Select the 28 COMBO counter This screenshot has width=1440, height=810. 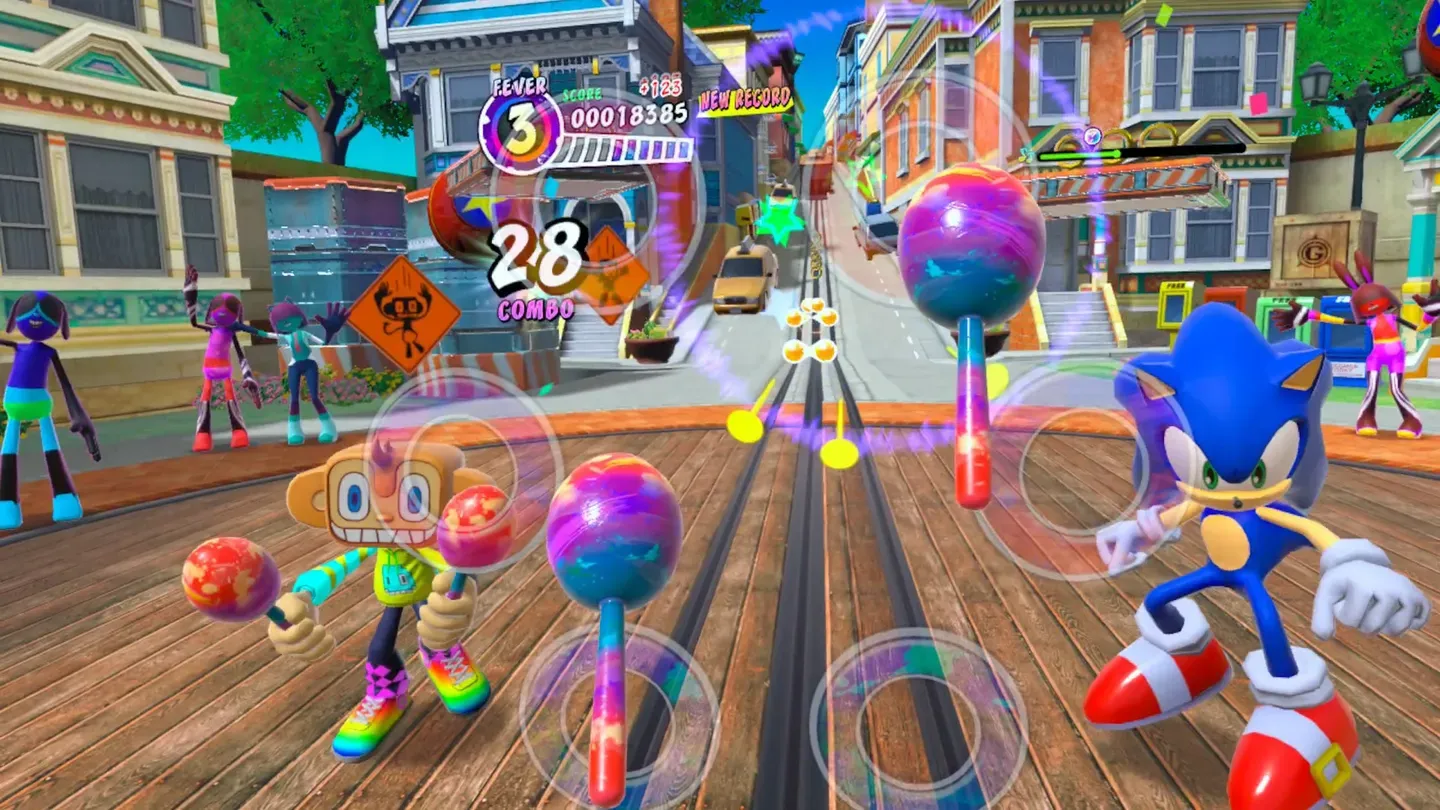[533, 274]
